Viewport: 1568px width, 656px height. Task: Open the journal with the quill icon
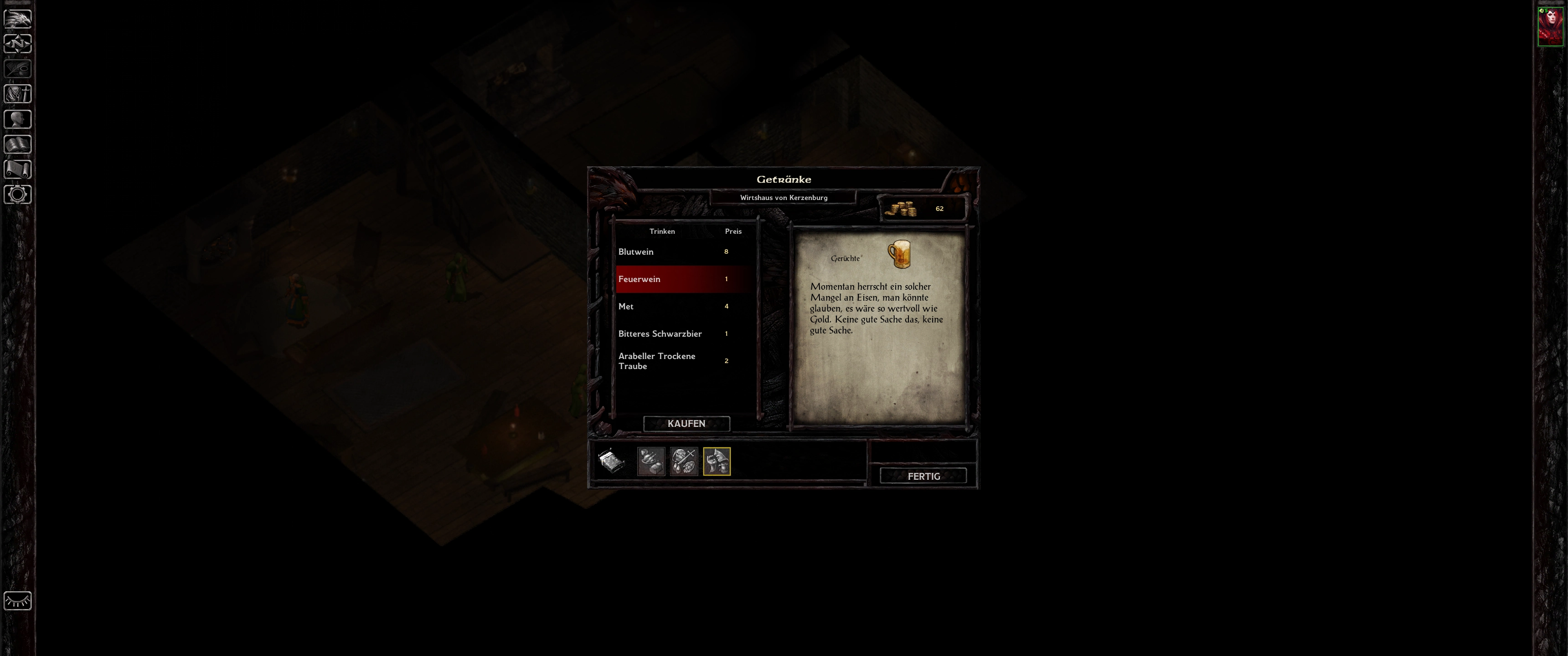coord(18,69)
